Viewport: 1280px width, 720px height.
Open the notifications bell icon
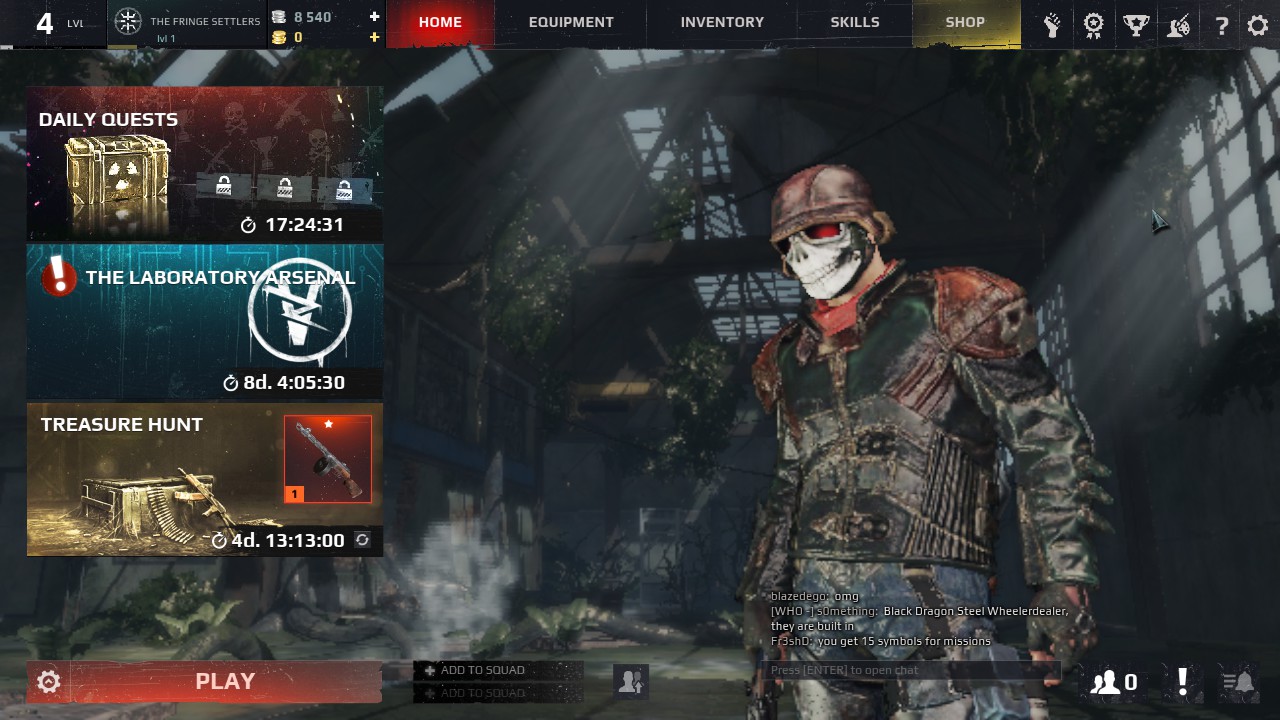pos(1240,682)
